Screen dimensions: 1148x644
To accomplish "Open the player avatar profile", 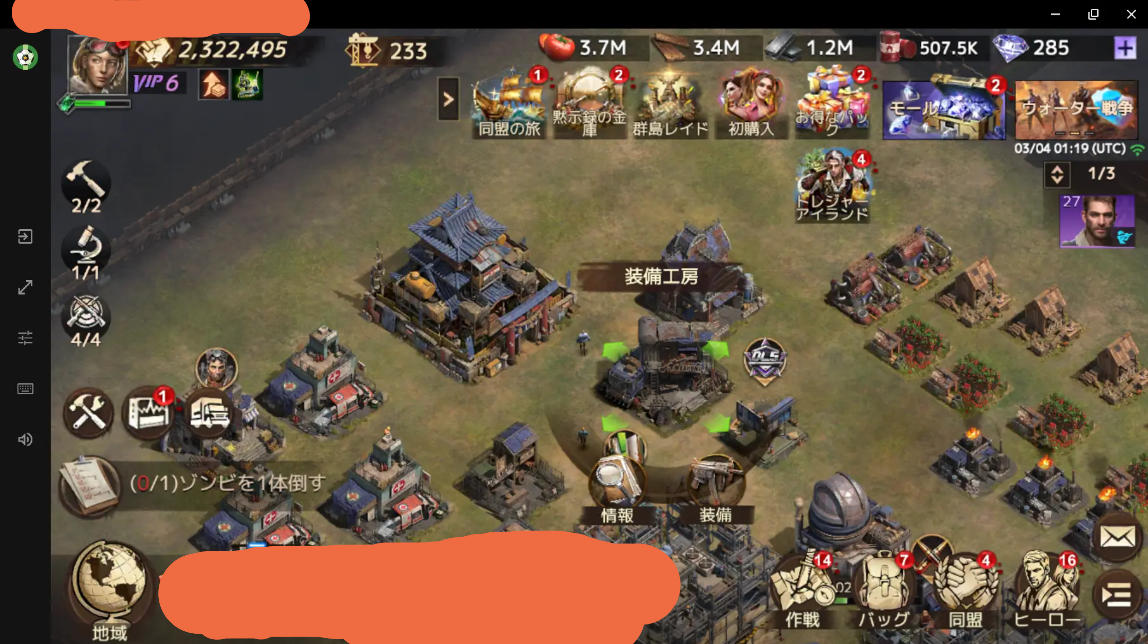I will [97, 65].
